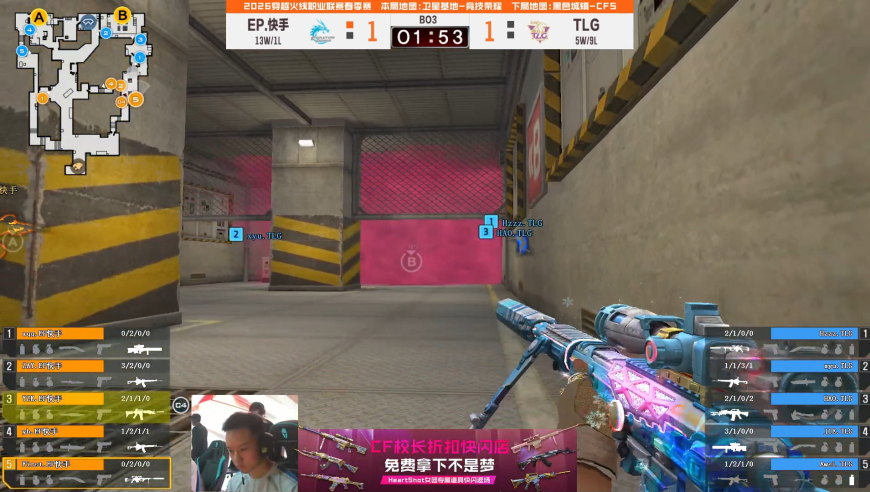The height and width of the screenshot is (492, 870).
Task: Click the overhead minimap
Action: [x=82, y=88]
